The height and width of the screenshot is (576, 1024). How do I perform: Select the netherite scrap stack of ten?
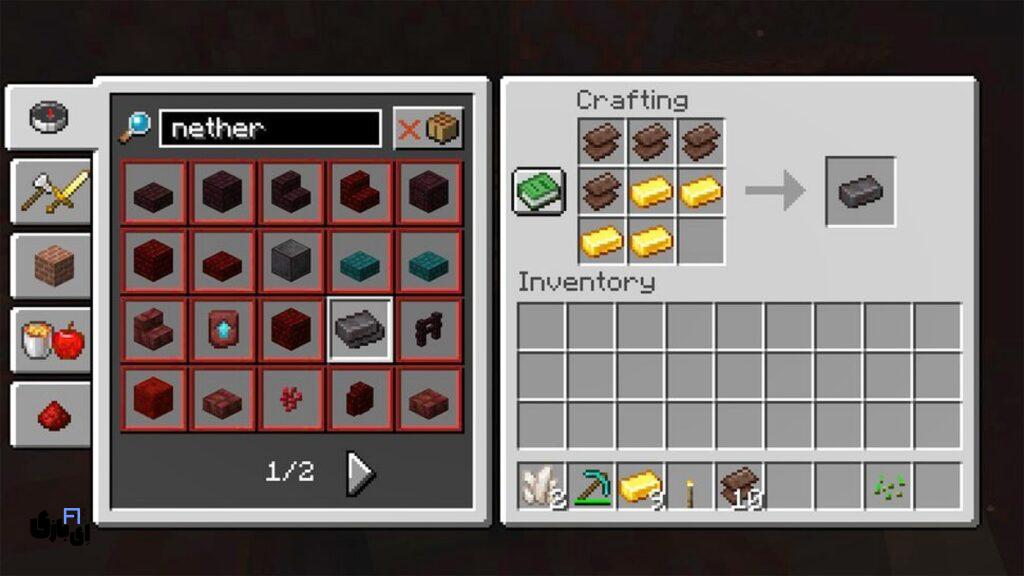tap(740, 487)
